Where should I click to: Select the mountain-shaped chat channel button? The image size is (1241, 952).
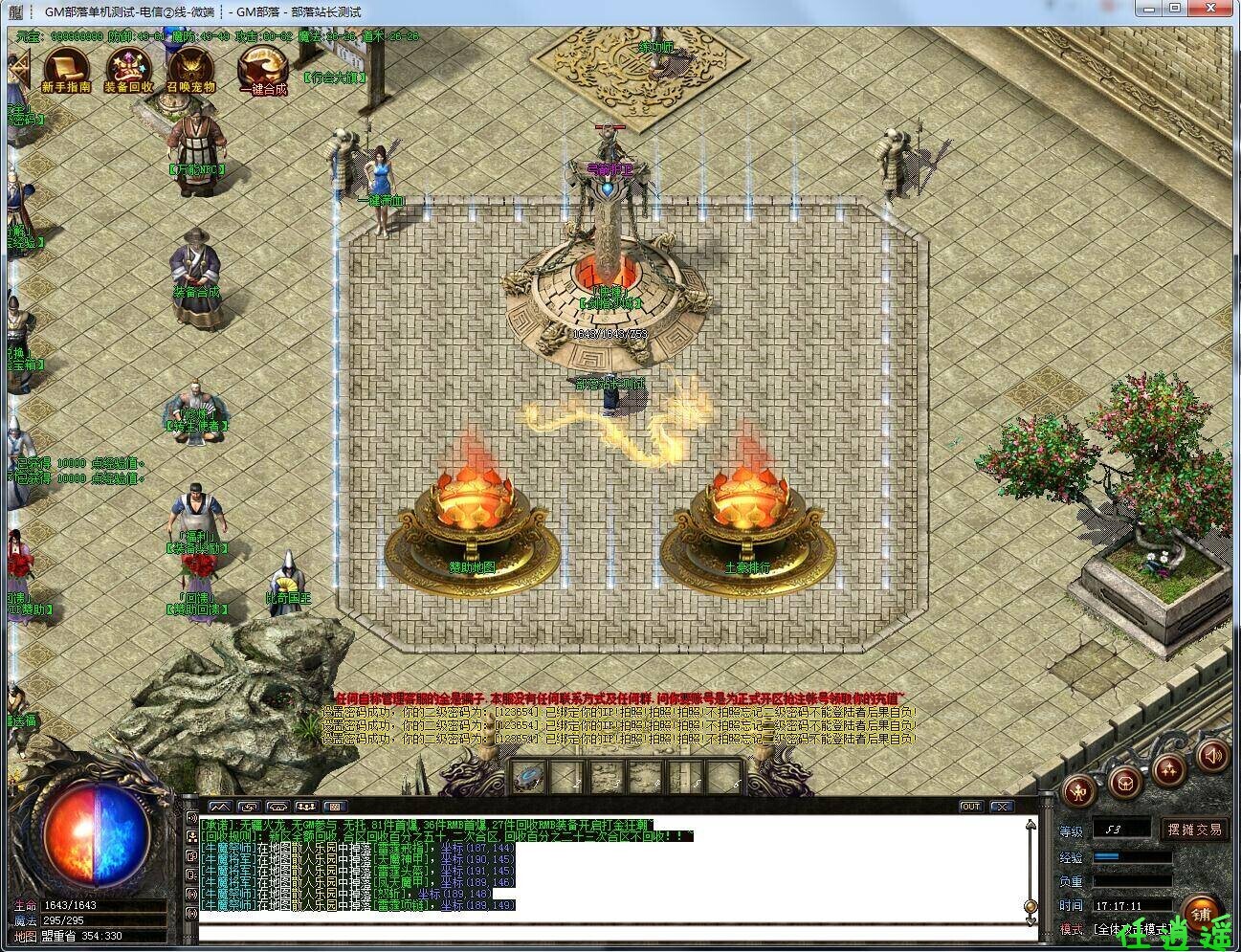pos(220,807)
